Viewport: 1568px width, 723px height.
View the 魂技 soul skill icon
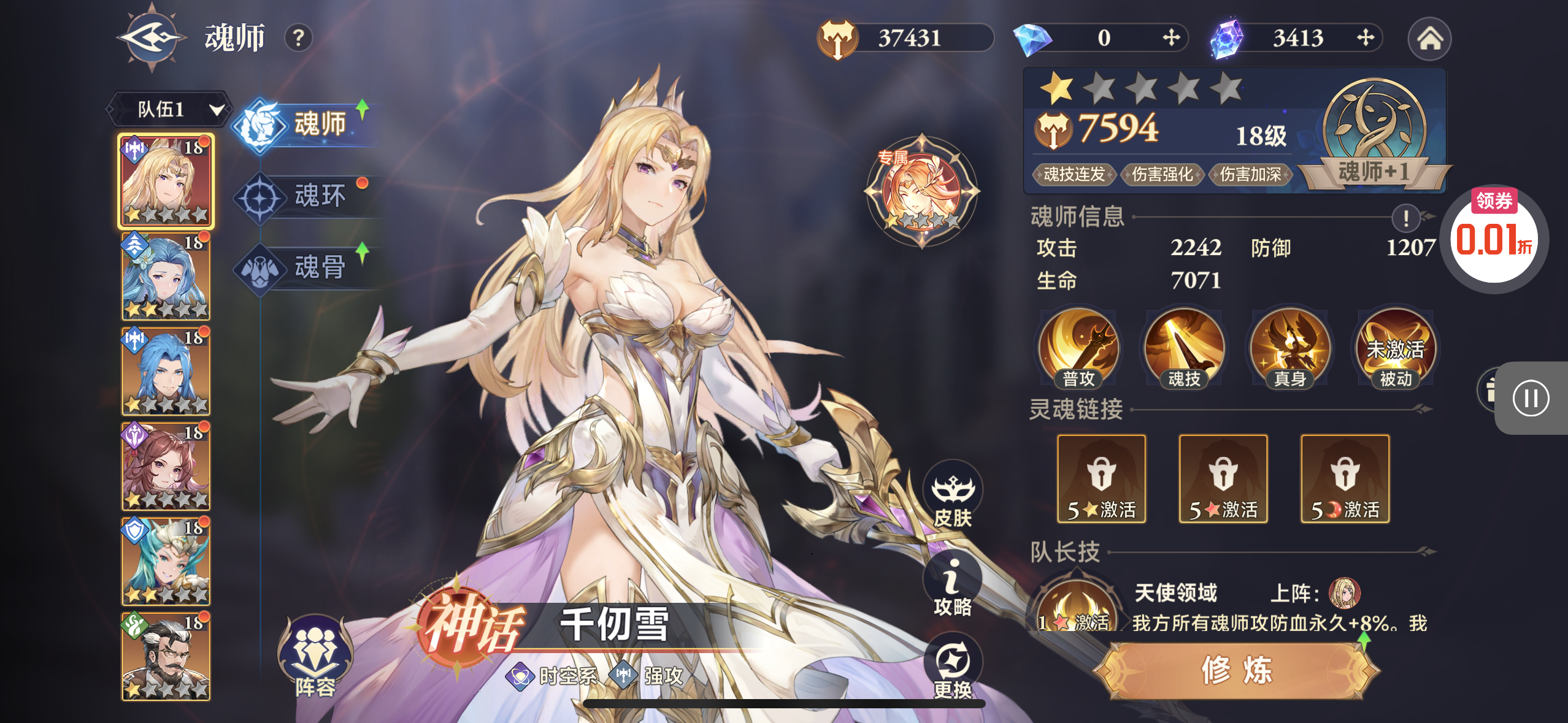click(x=1184, y=349)
